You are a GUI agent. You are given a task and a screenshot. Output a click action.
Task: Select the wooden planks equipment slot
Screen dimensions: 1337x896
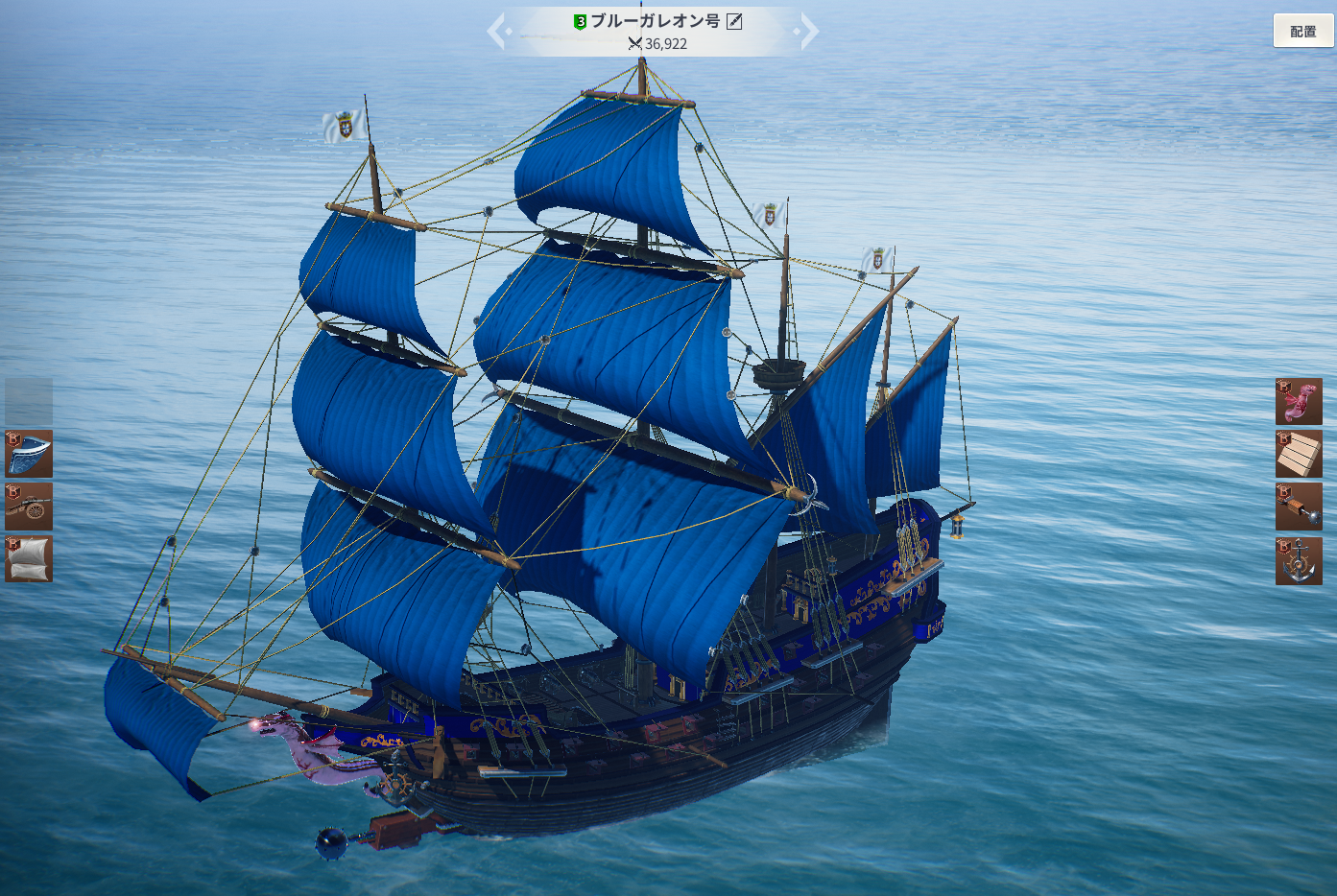[1299, 454]
